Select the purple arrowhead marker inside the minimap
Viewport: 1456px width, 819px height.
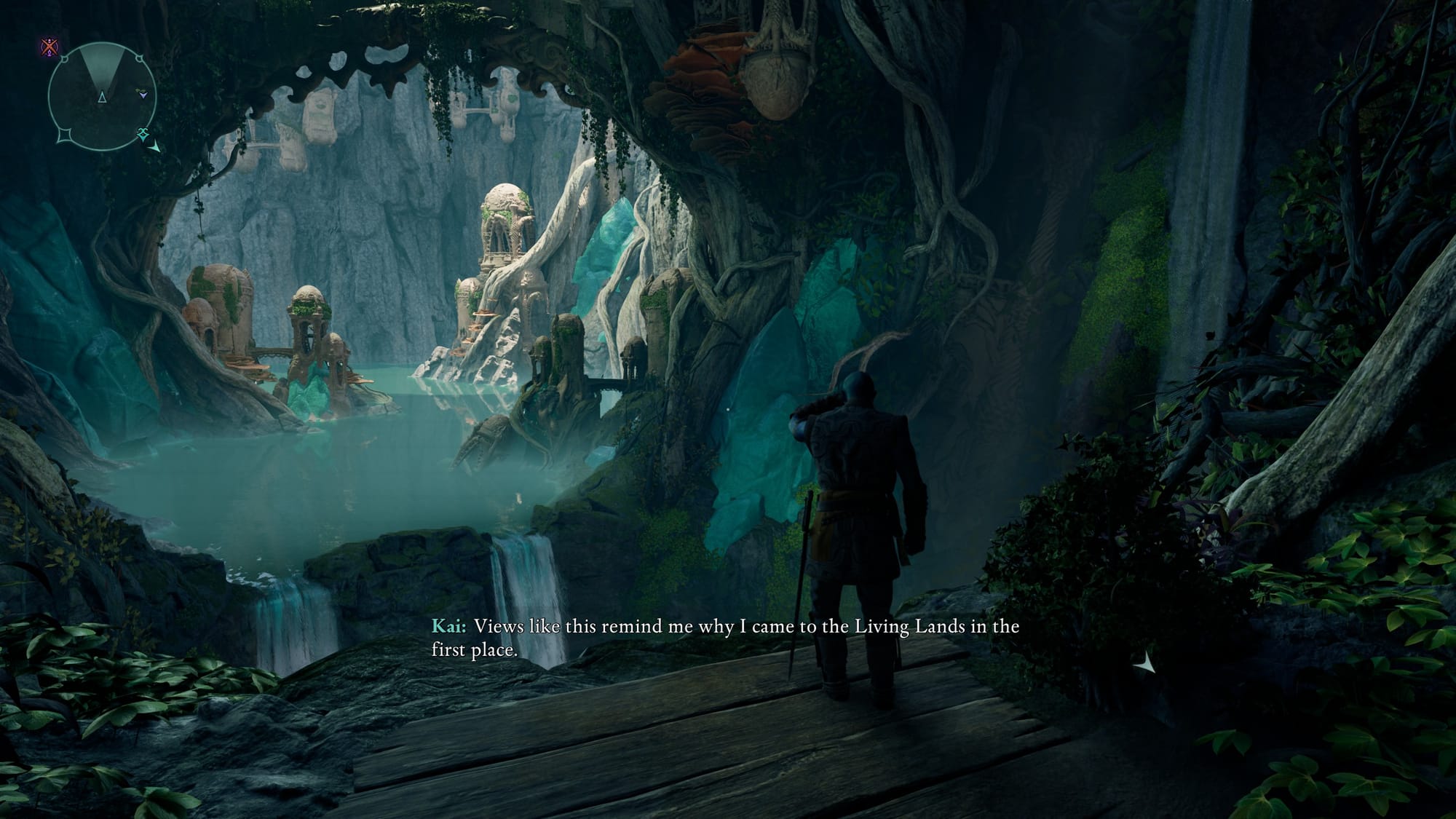click(143, 94)
